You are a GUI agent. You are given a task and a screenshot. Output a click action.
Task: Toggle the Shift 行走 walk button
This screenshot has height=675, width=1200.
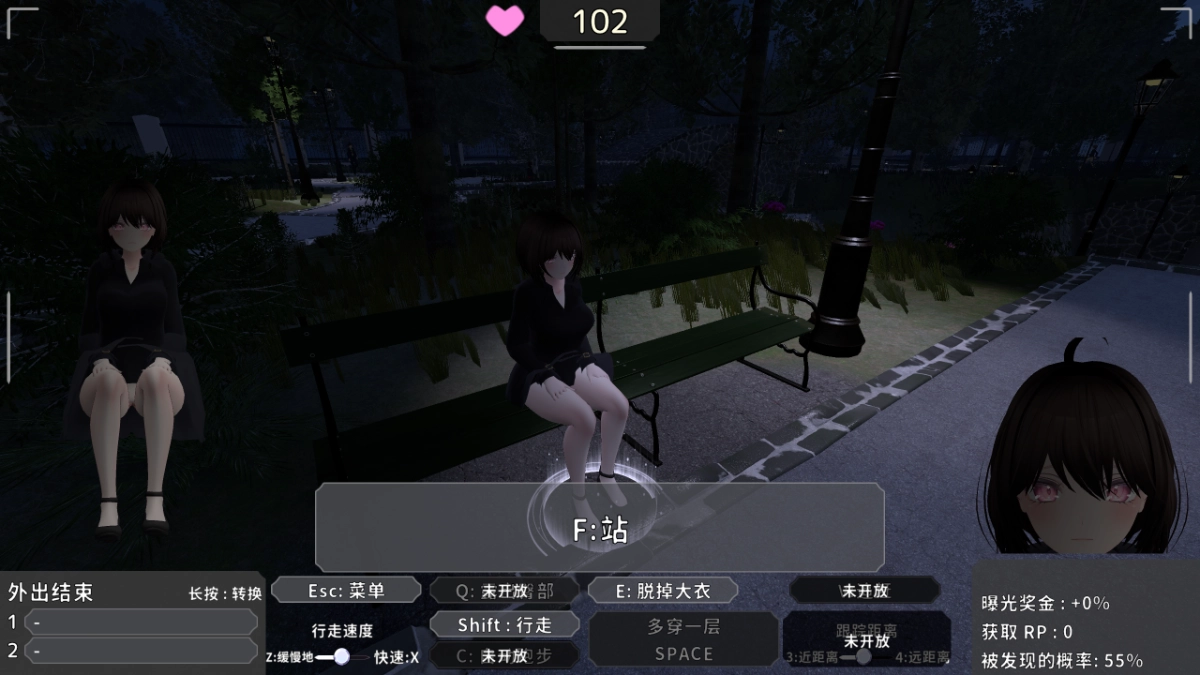504,625
